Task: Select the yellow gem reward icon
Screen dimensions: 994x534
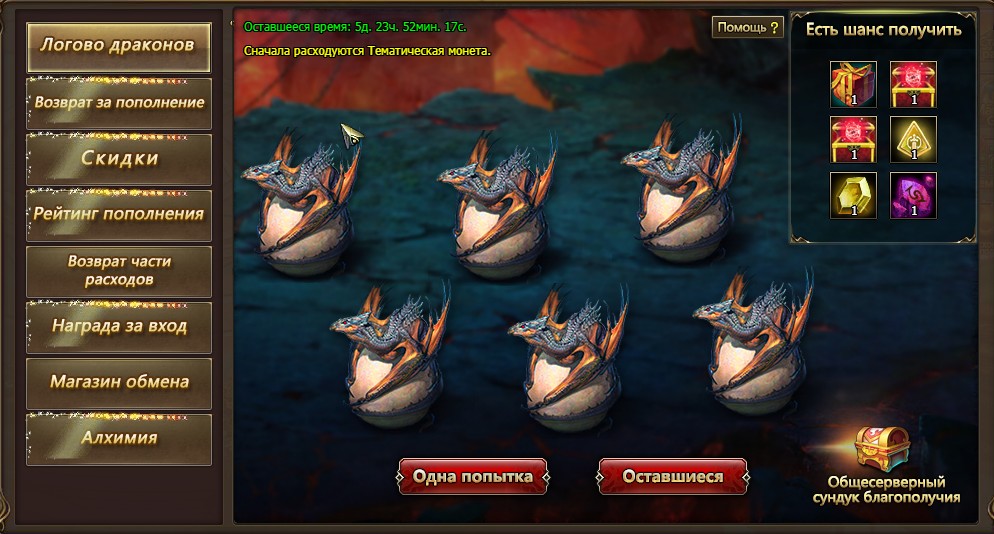Action: coord(853,195)
